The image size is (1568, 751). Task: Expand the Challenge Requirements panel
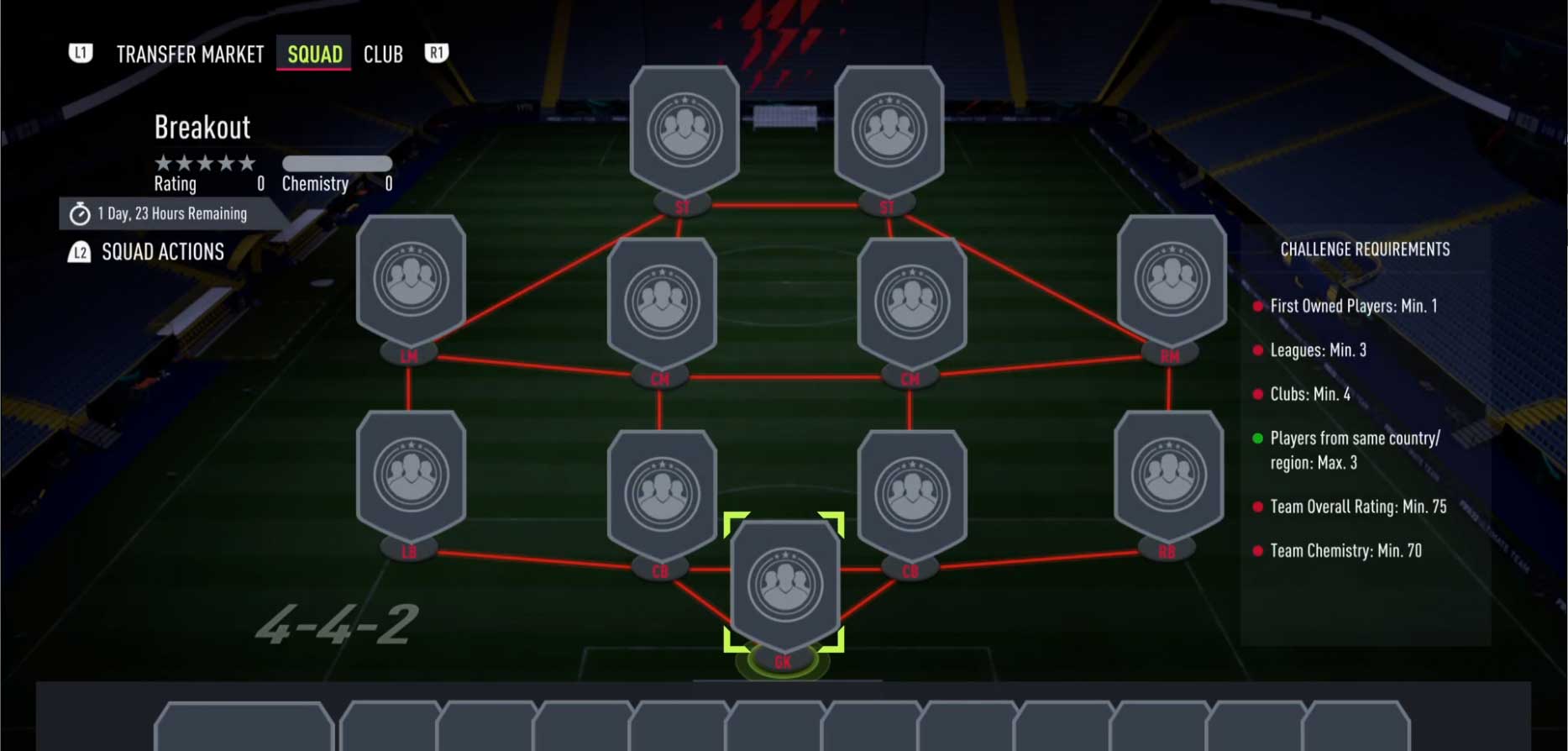click(1365, 249)
